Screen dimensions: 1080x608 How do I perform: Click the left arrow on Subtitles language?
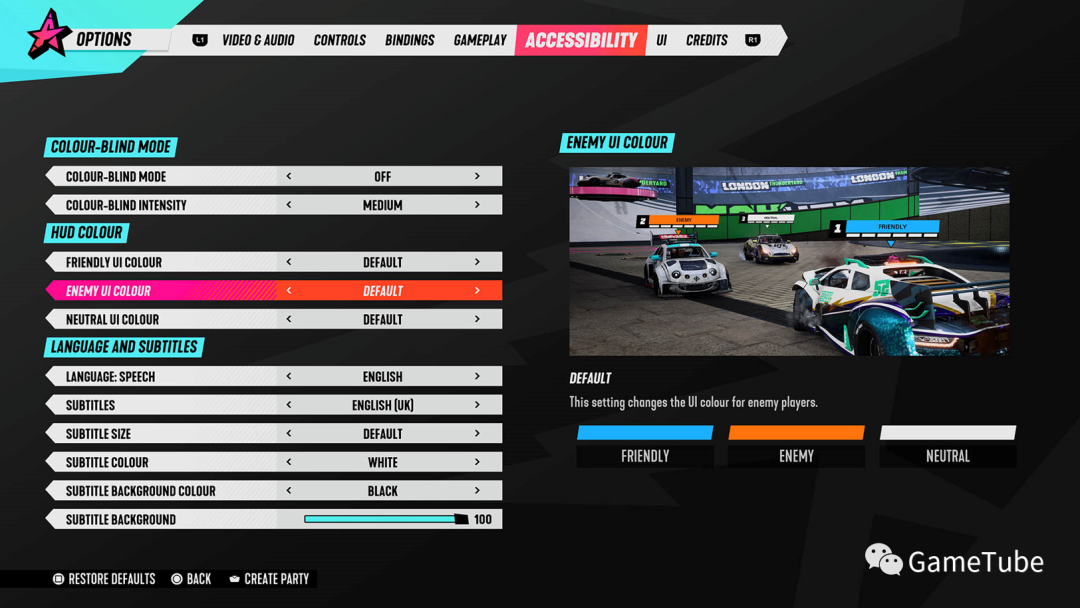pos(289,405)
